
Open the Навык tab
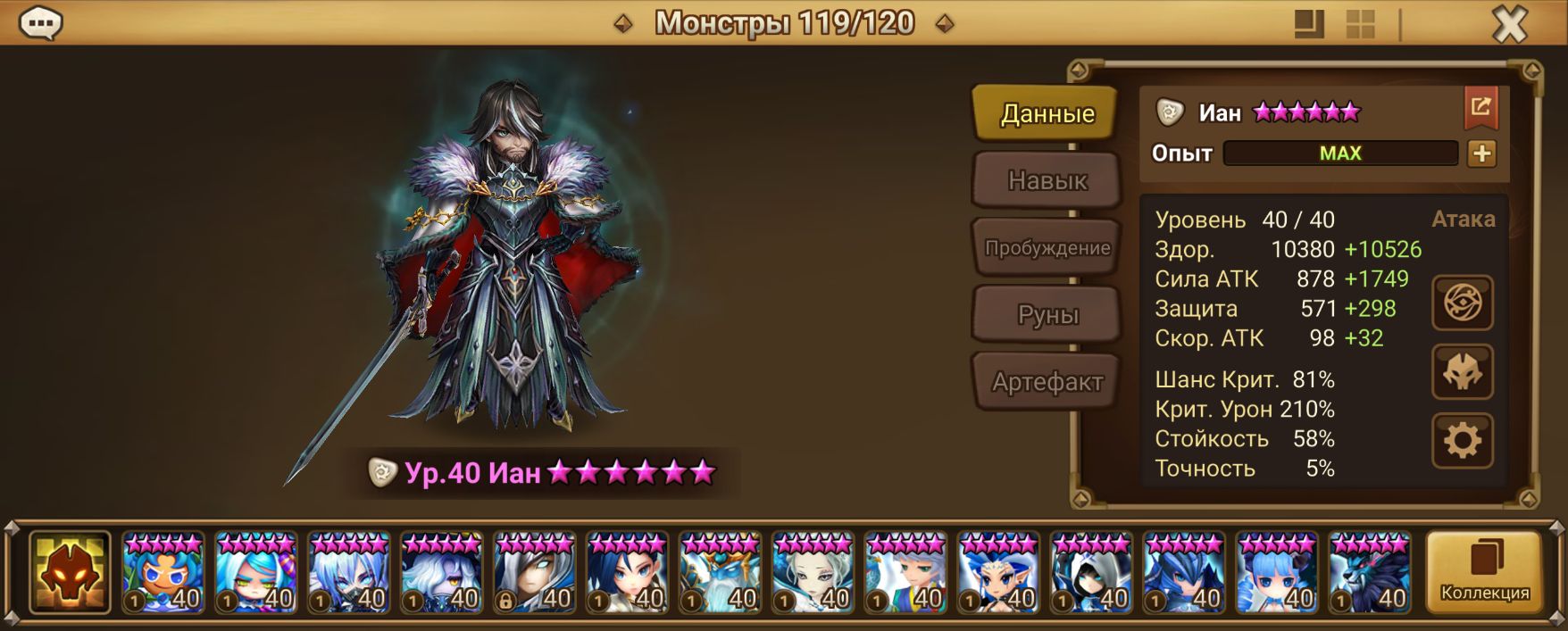tap(1047, 180)
